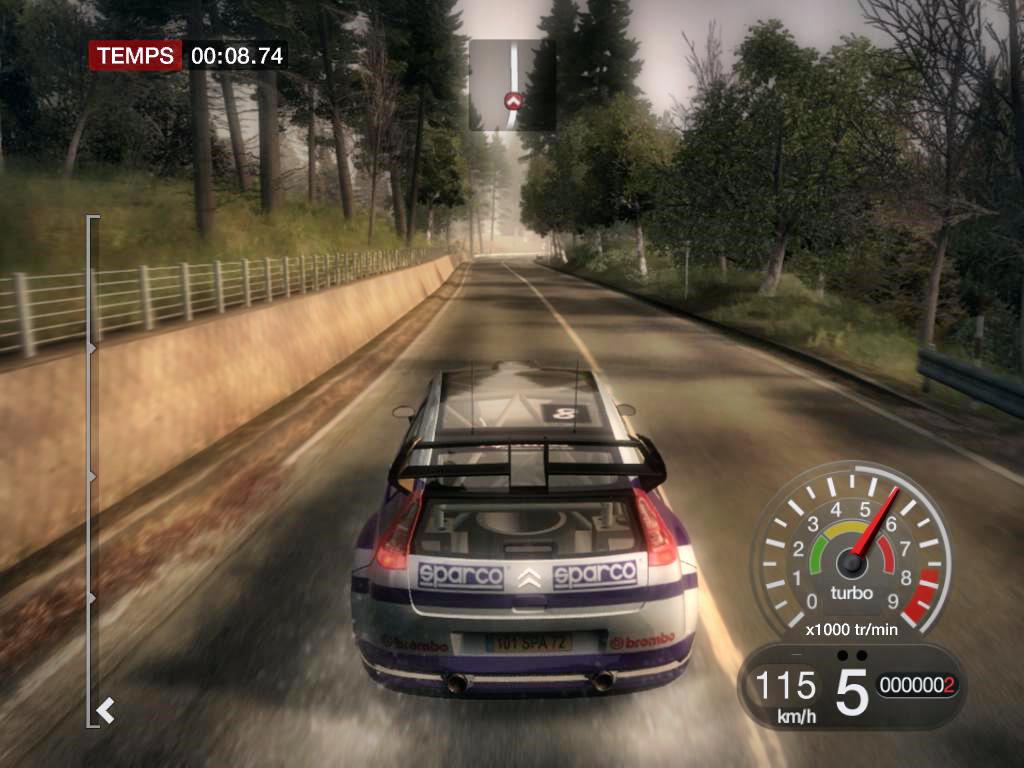Viewport: 1024px width, 768px height.
Task: Select the red car marker on the minimap
Action: [514, 100]
